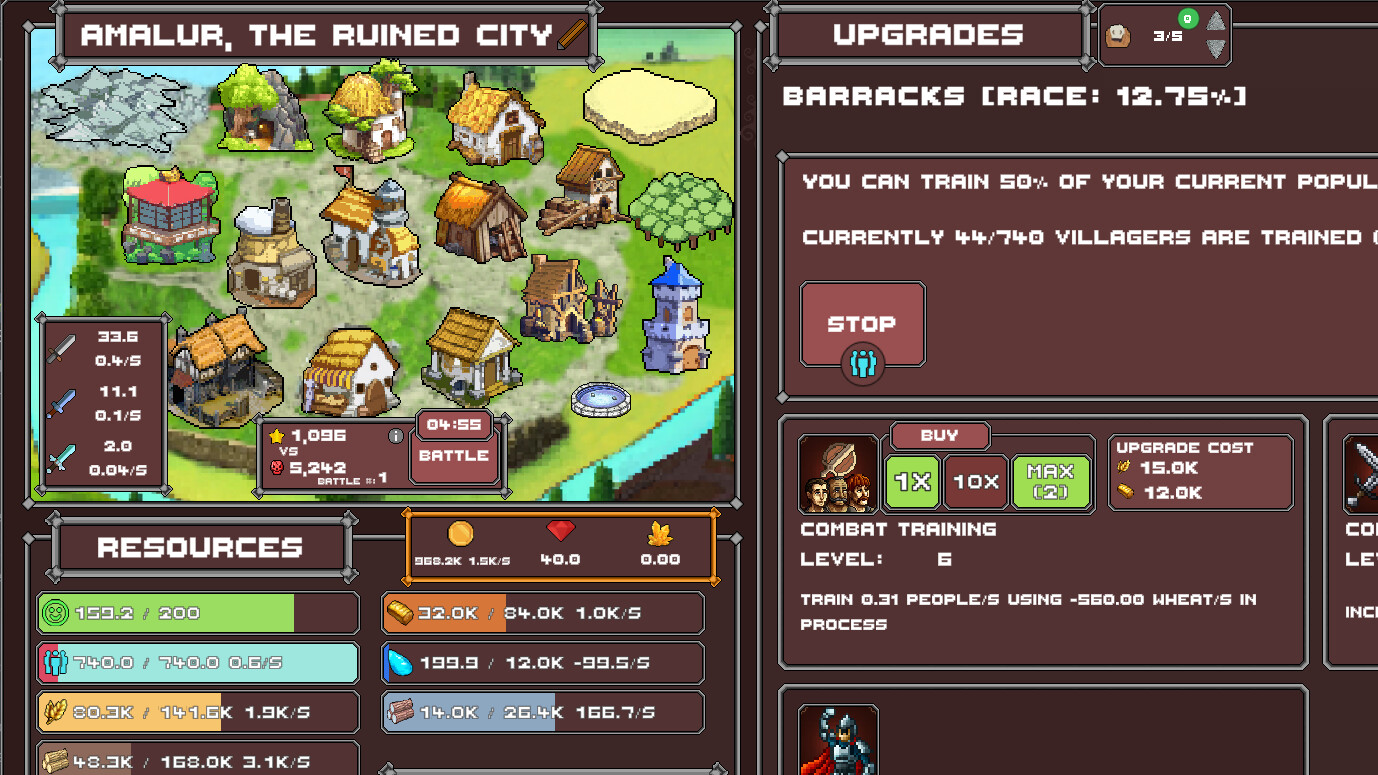This screenshot has height=775, width=1378.
Task: Click the gold coin icon above 968.2K
Action: click(460, 533)
